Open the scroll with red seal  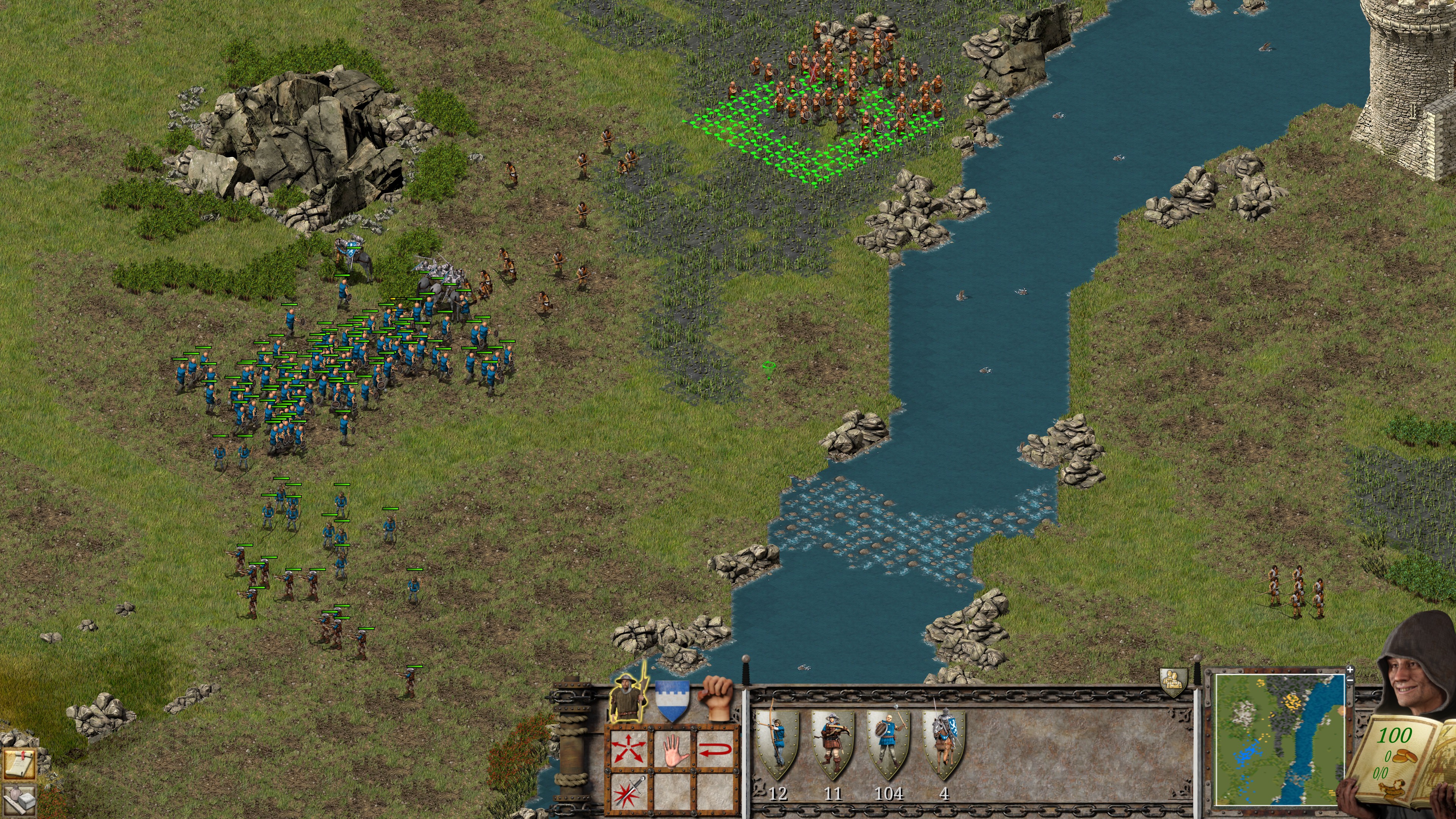tap(19, 765)
